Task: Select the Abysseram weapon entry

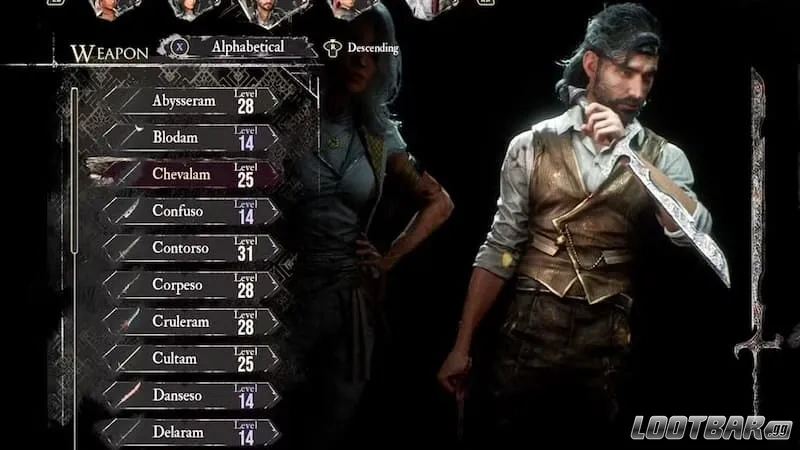Action: point(190,101)
